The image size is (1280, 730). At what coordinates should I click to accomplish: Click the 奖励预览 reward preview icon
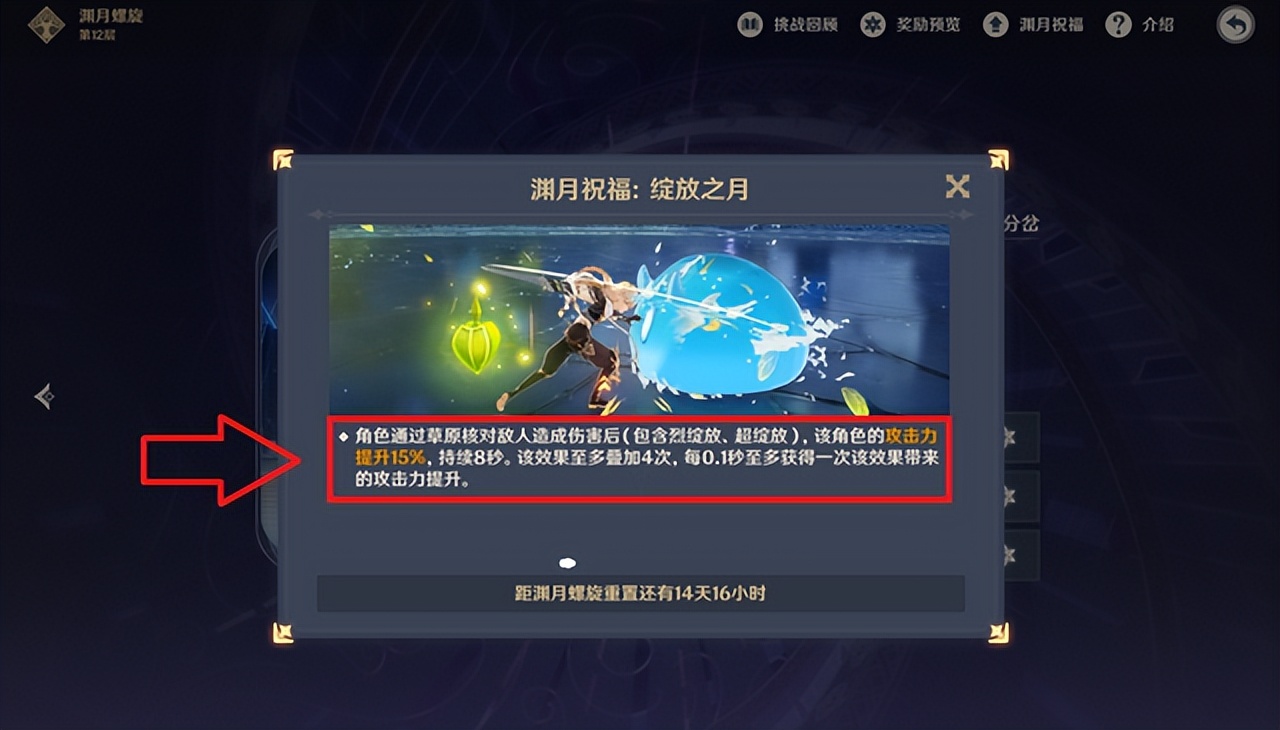(873, 24)
